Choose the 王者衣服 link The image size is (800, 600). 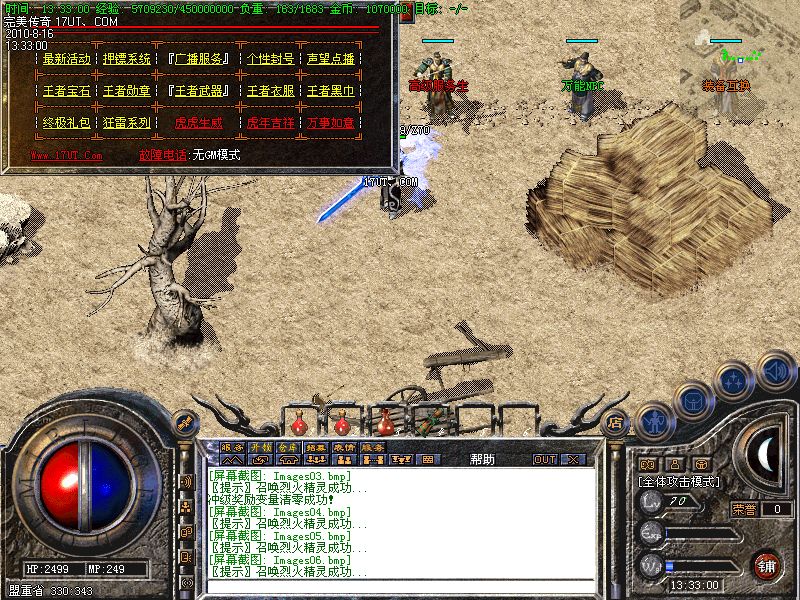pyautogui.click(x=270, y=91)
